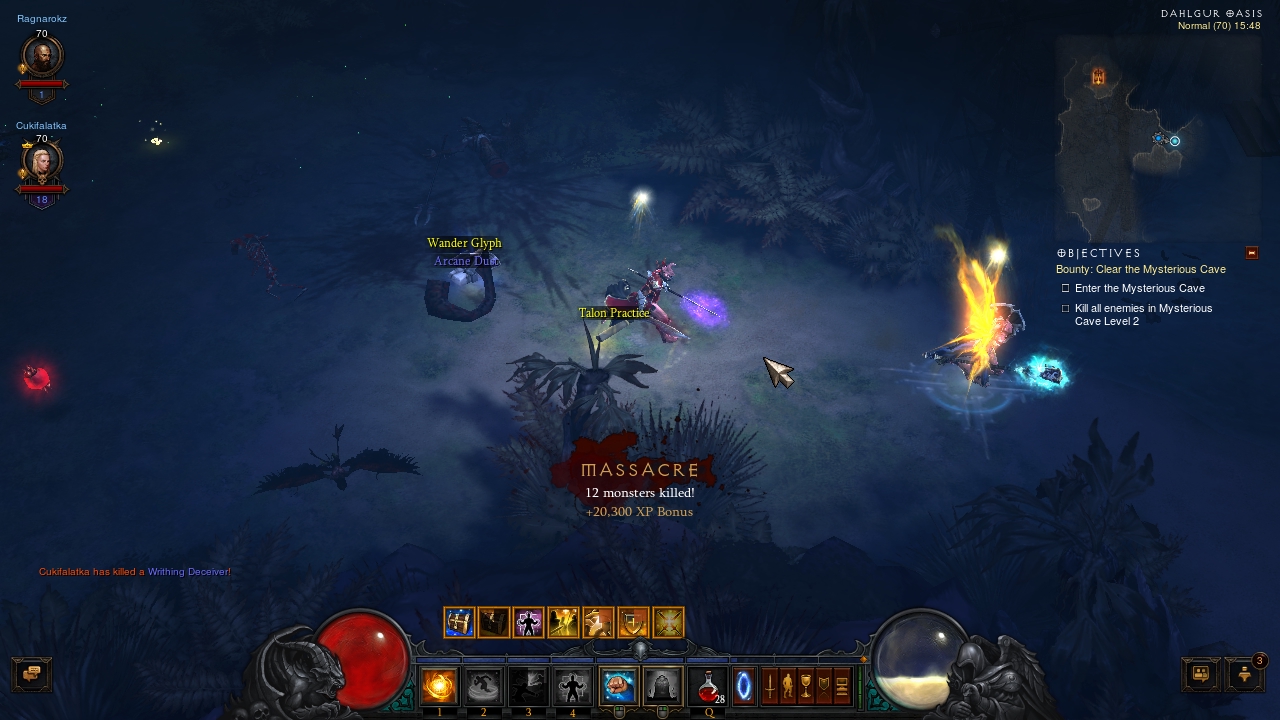Select Ragnarokz's party portrait
1280x720 pixels.
(x=42, y=57)
